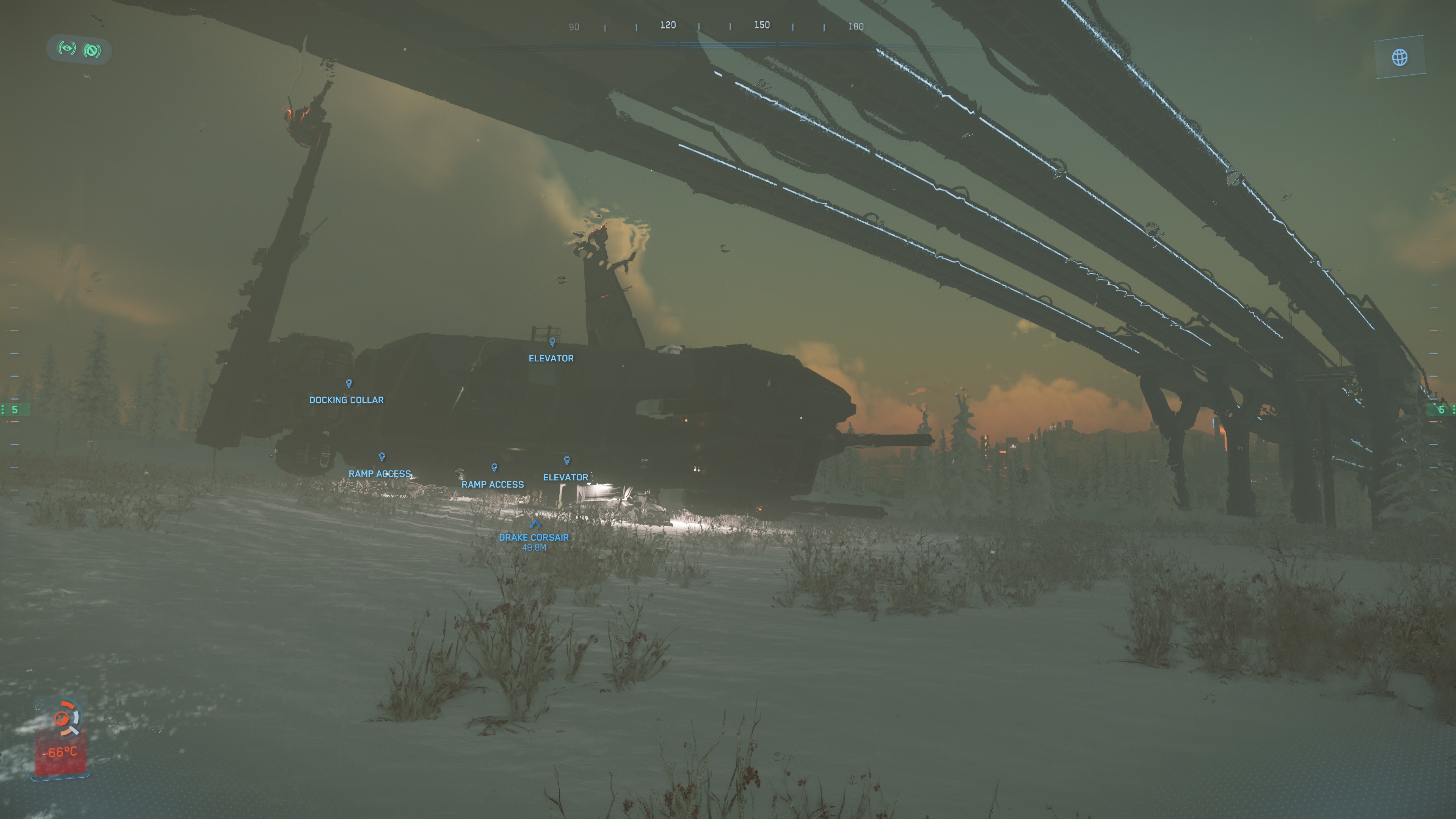
Task: Click the orange environment hazard icon
Action: (62, 719)
